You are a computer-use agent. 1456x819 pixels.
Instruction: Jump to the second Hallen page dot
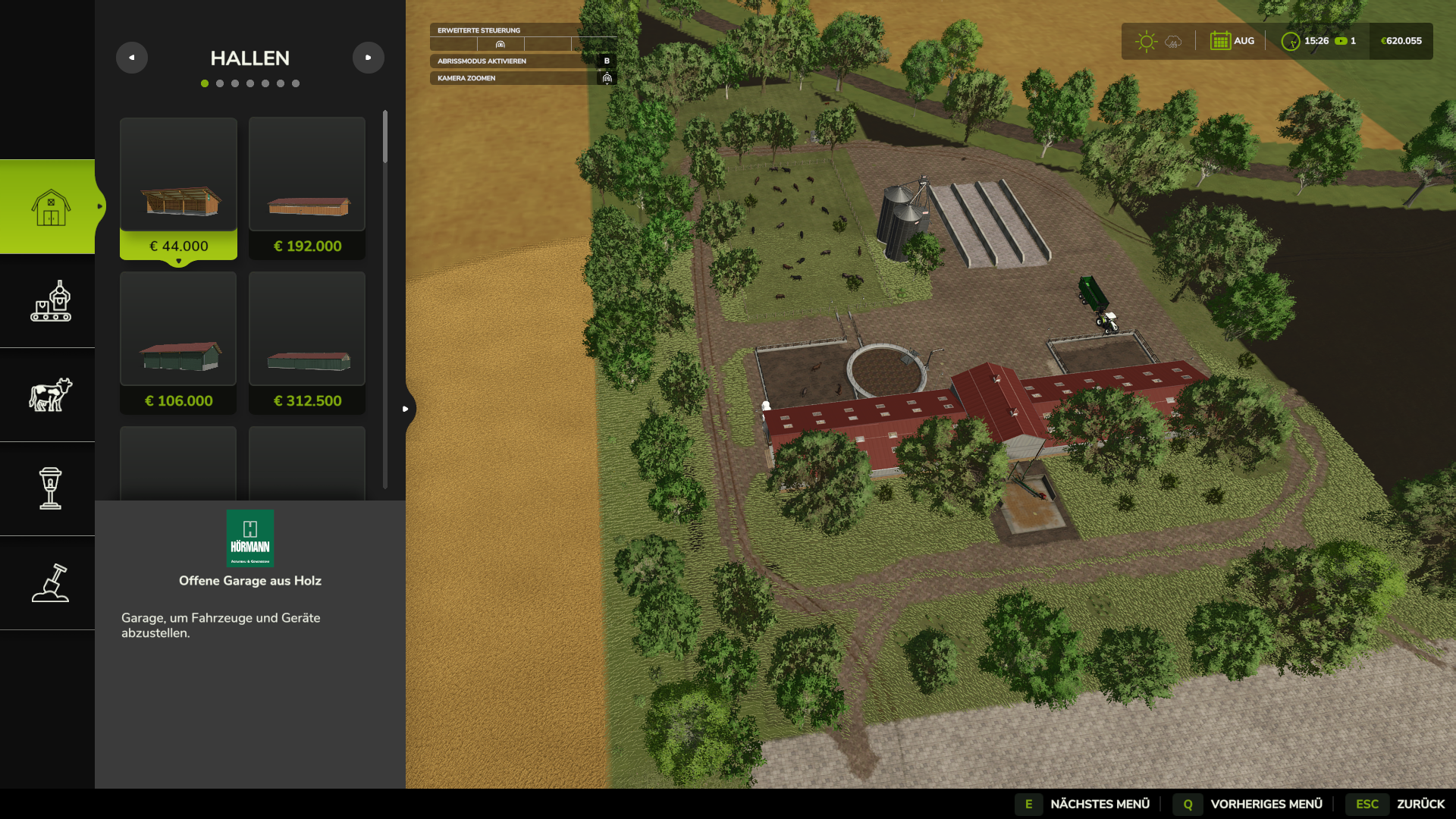[220, 83]
